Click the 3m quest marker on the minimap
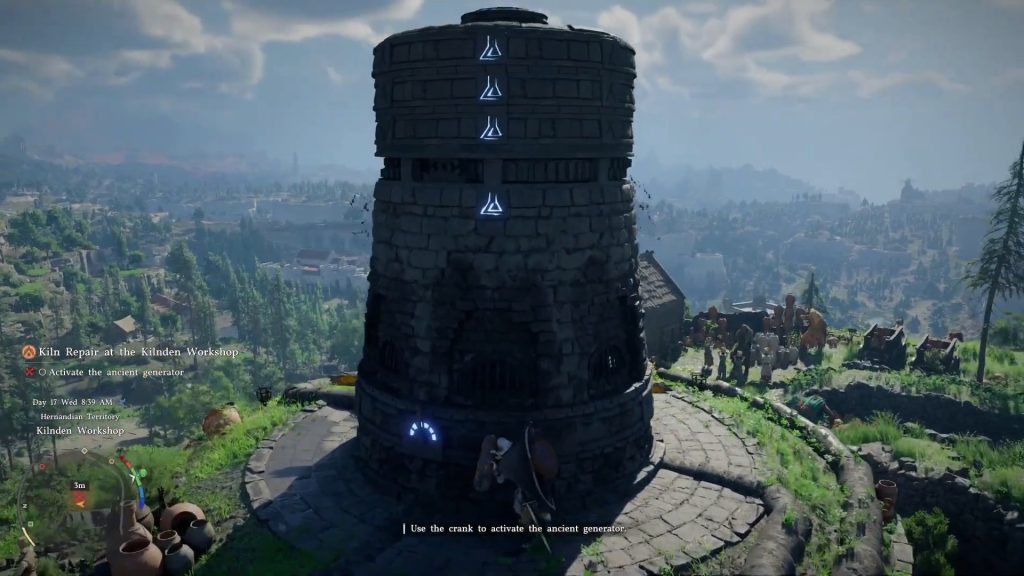1024x576 pixels. (79, 485)
